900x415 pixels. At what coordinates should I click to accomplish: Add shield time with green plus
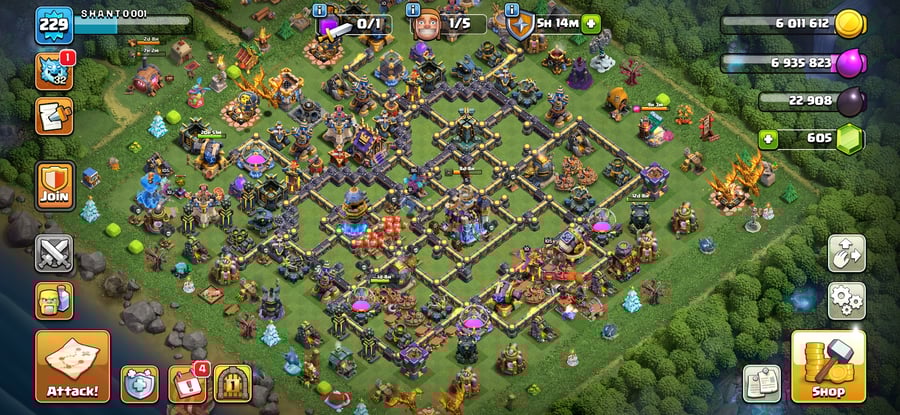pos(591,23)
